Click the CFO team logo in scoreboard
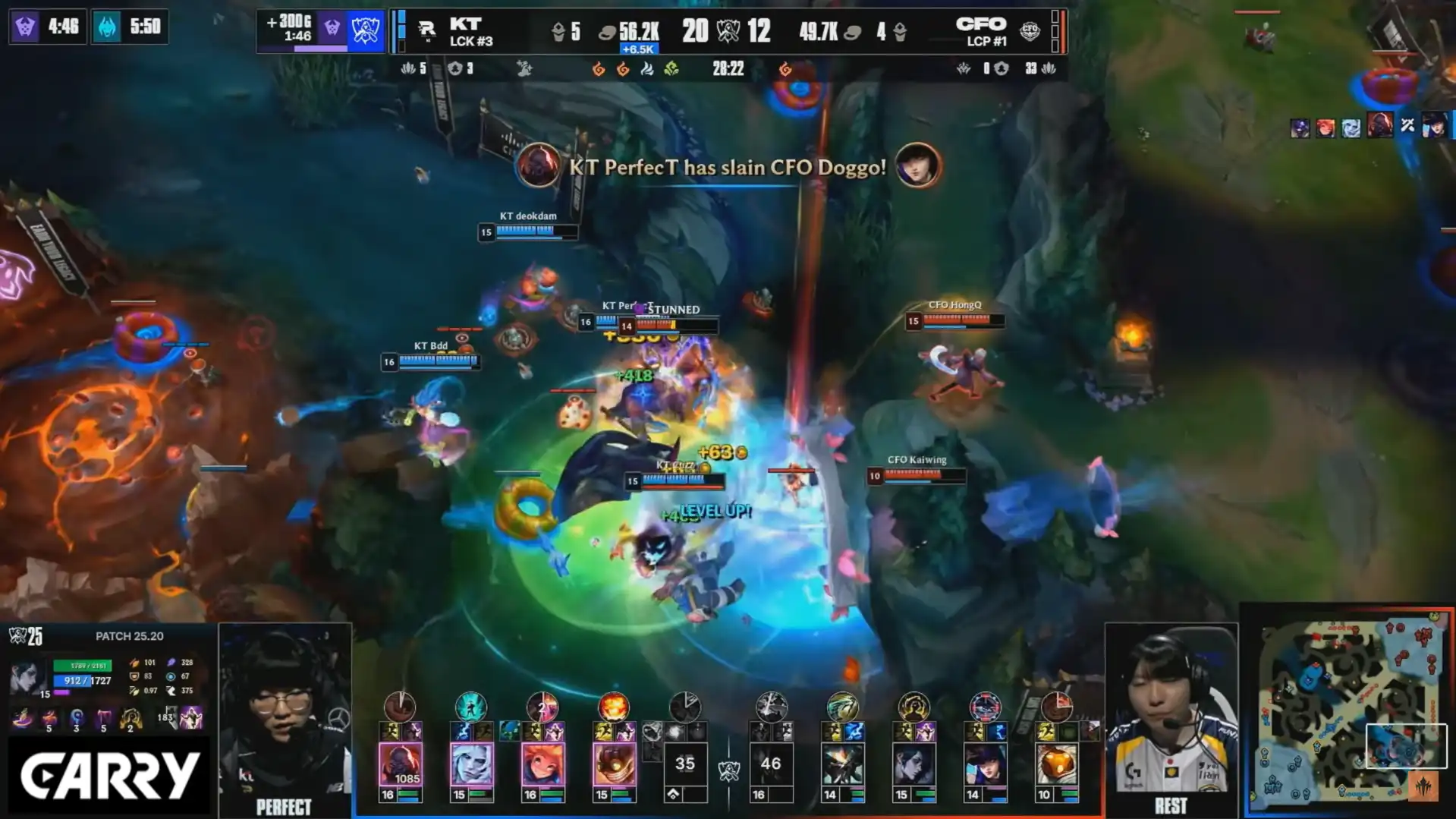 click(x=1029, y=30)
